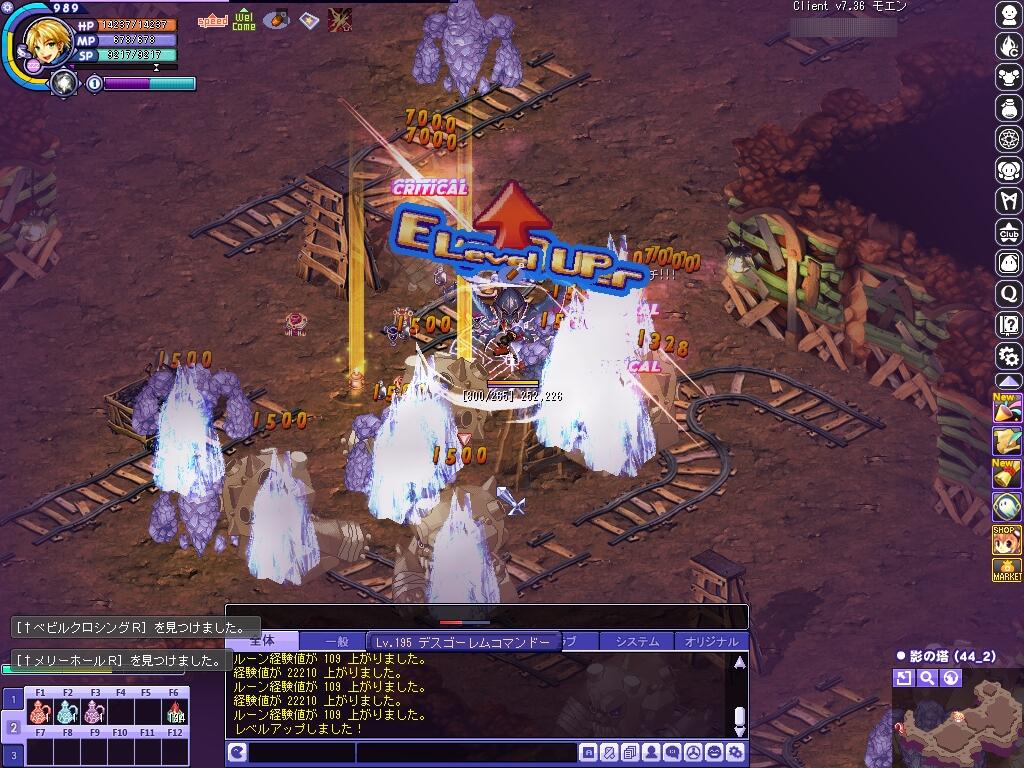This screenshot has width=1024, height=768.
Task: Collapse the sidebar with the up-arrow button
Action: pyautogui.click(x=1008, y=381)
